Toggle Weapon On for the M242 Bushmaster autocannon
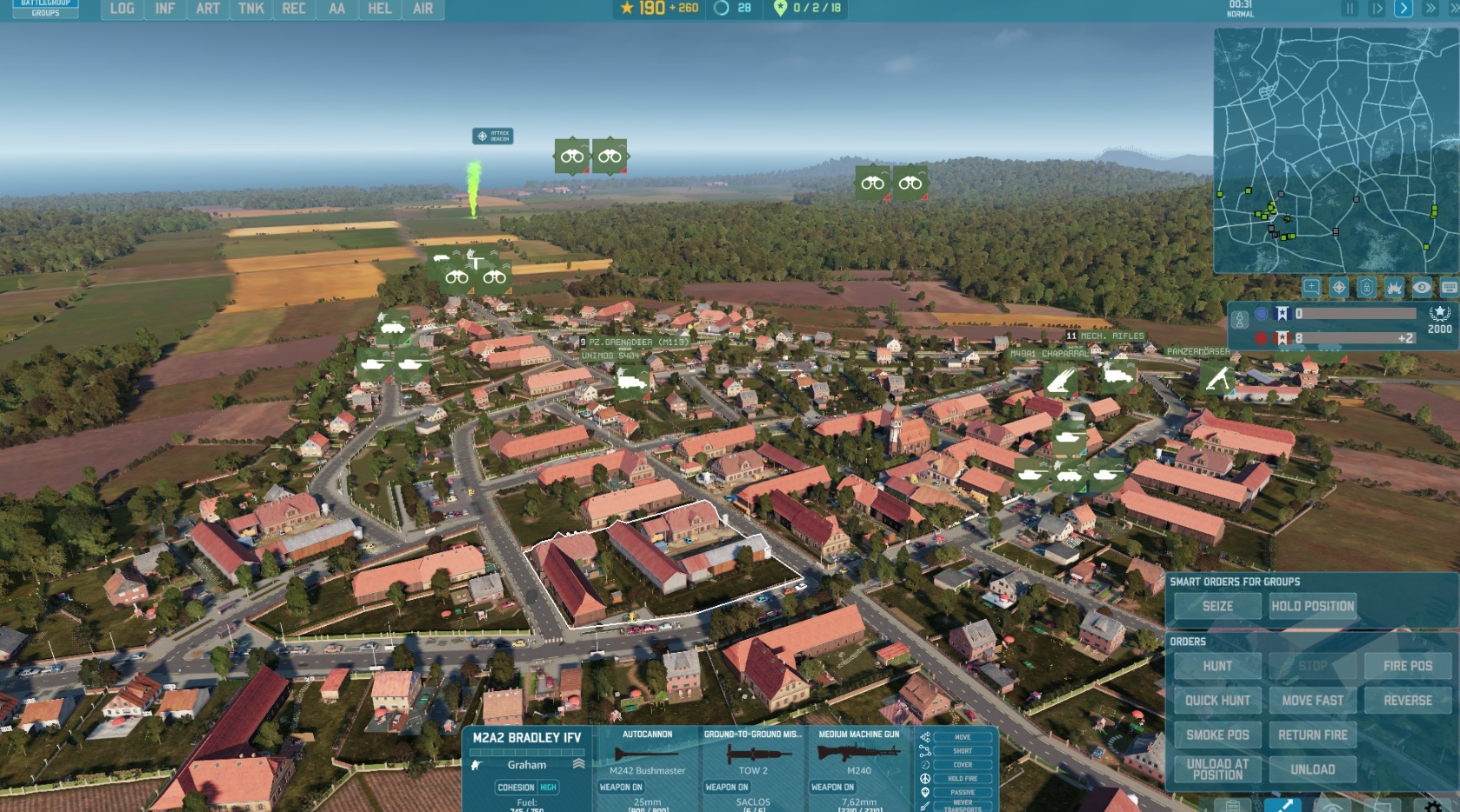Screen dimensions: 1460x812 [x=623, y=786]
